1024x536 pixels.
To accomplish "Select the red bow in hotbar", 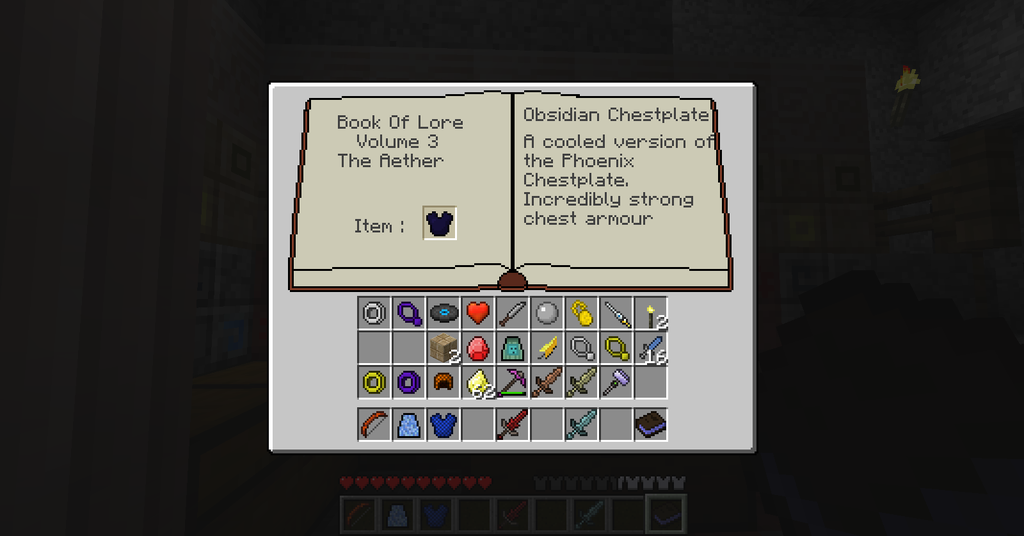I will tap(374, 425).
